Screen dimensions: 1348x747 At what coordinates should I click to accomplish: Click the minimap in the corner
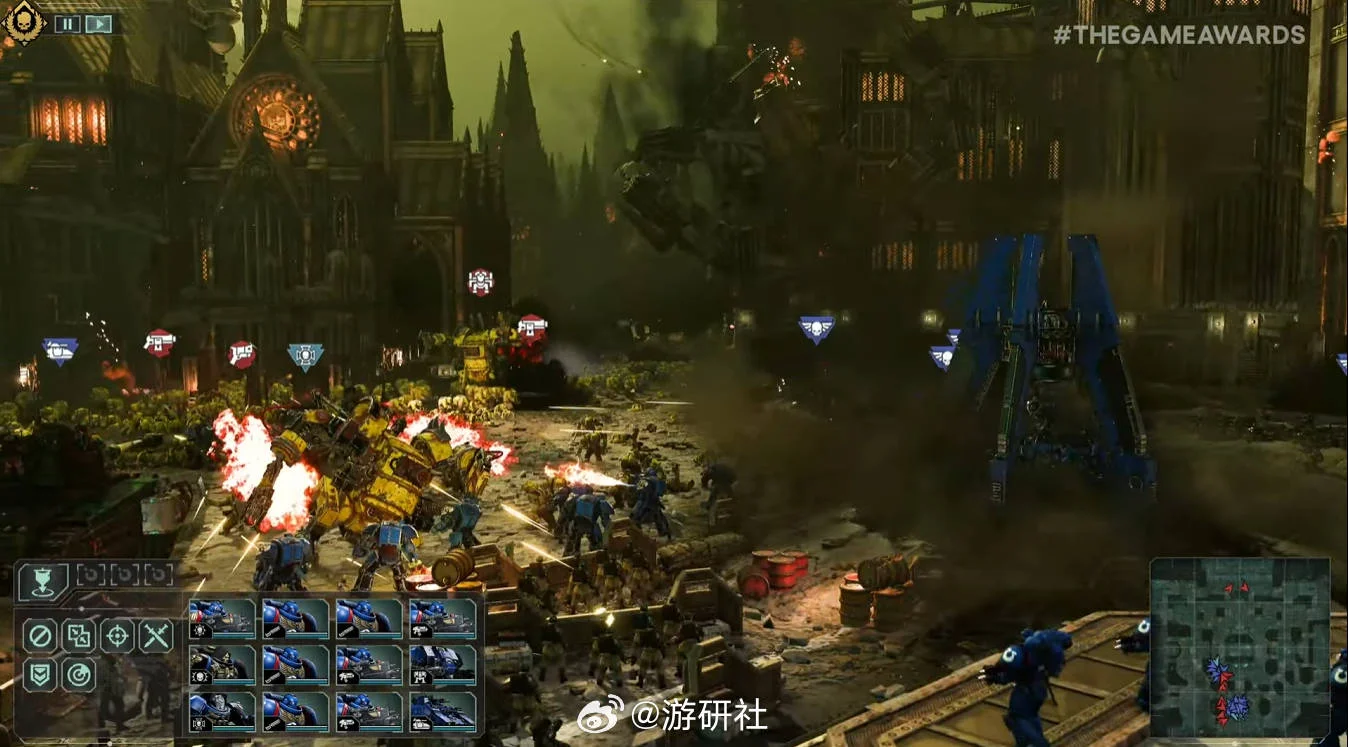click(x=1239, y=647)
